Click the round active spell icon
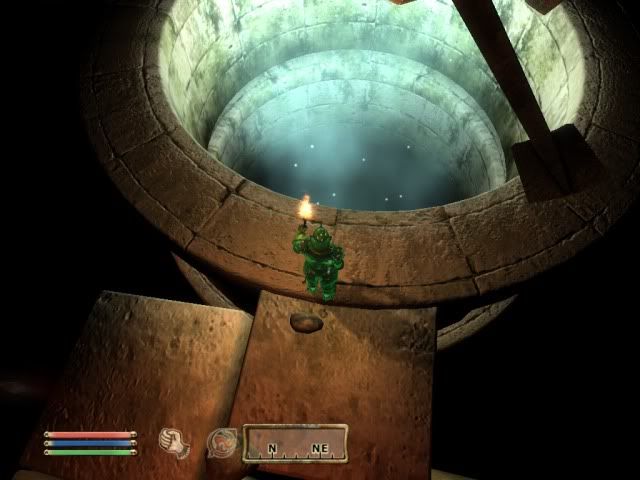The width and height of the screenshot is (640, 480). [222, 442]
